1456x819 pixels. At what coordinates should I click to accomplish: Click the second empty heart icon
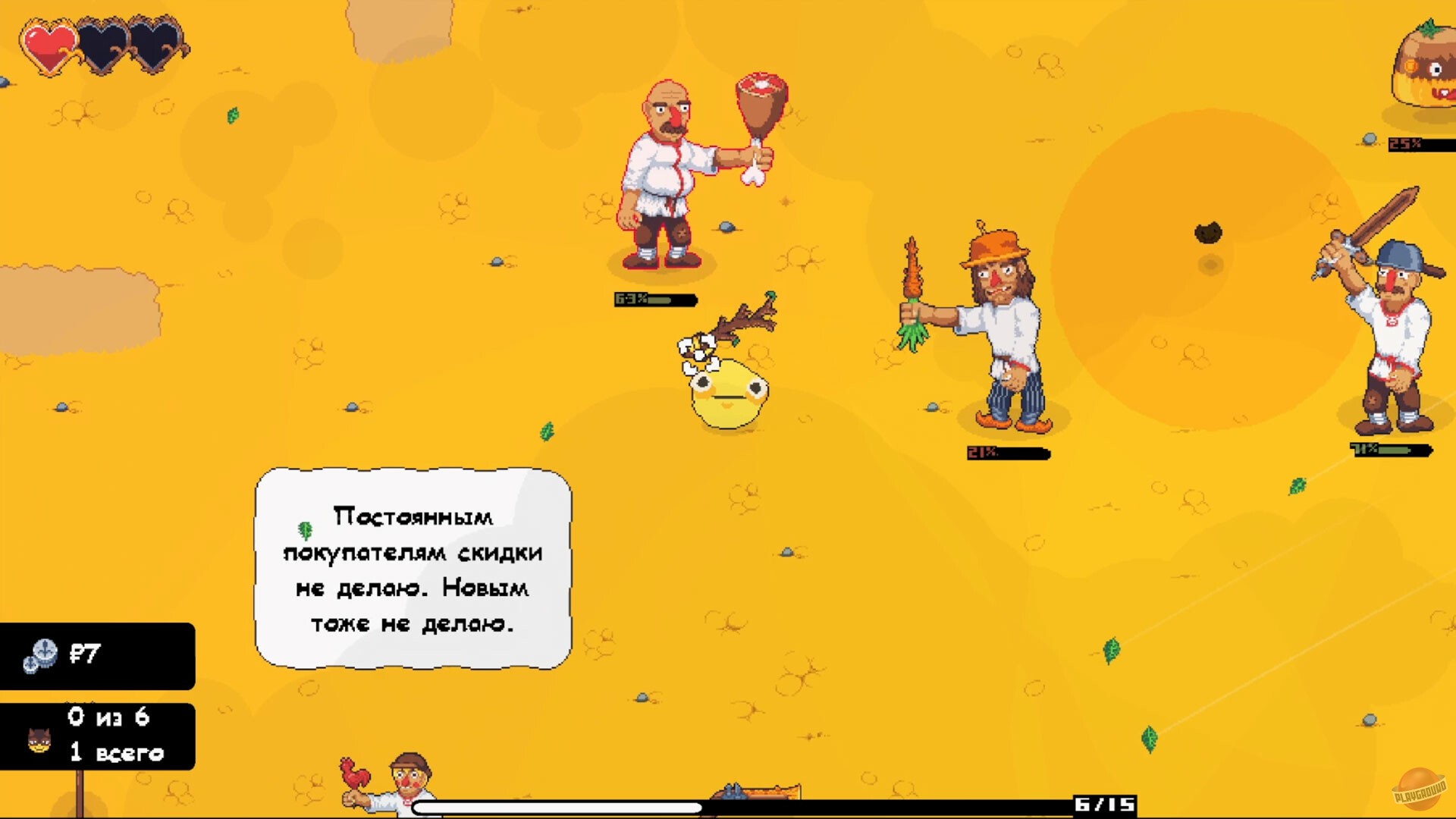point(102,43)
